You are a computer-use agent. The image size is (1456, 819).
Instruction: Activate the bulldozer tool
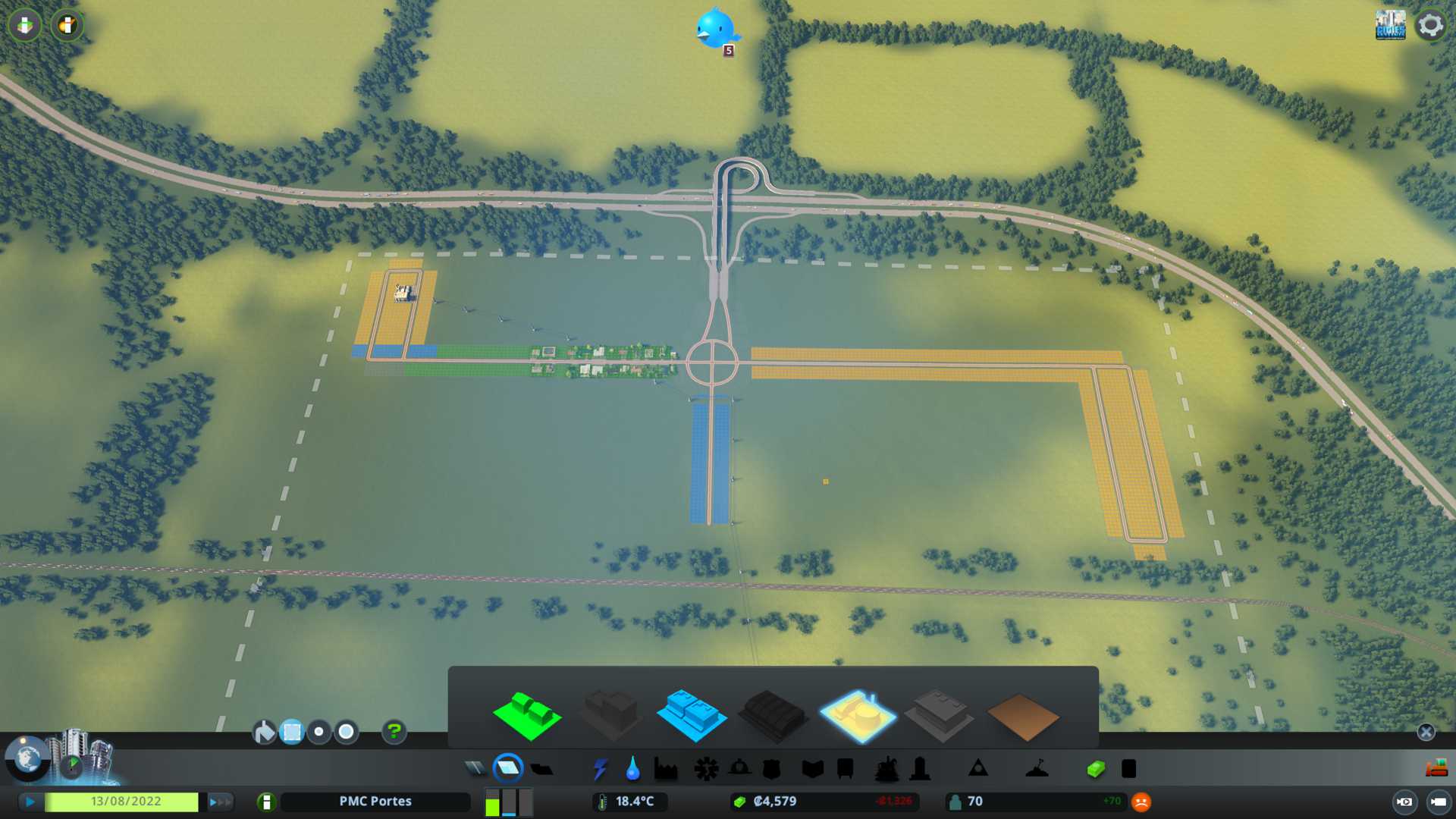[1436, 769]
